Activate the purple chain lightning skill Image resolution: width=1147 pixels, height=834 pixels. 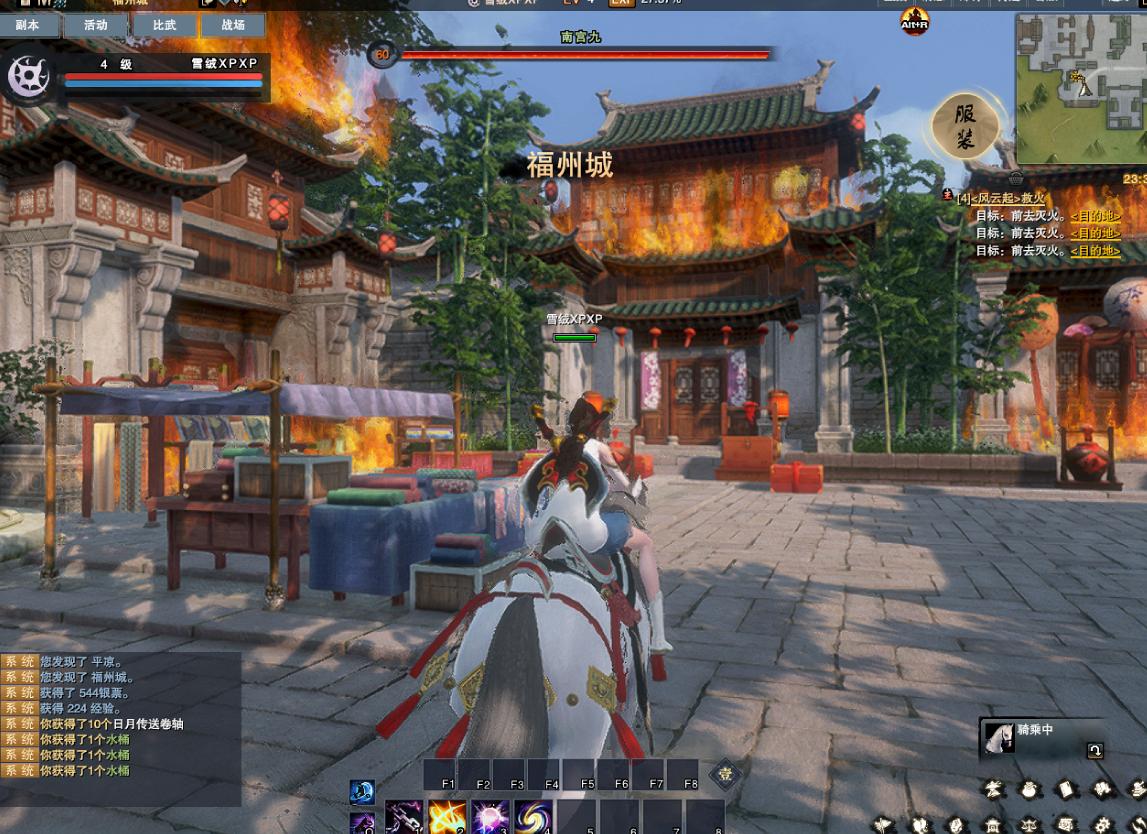(x=403, y=818)
